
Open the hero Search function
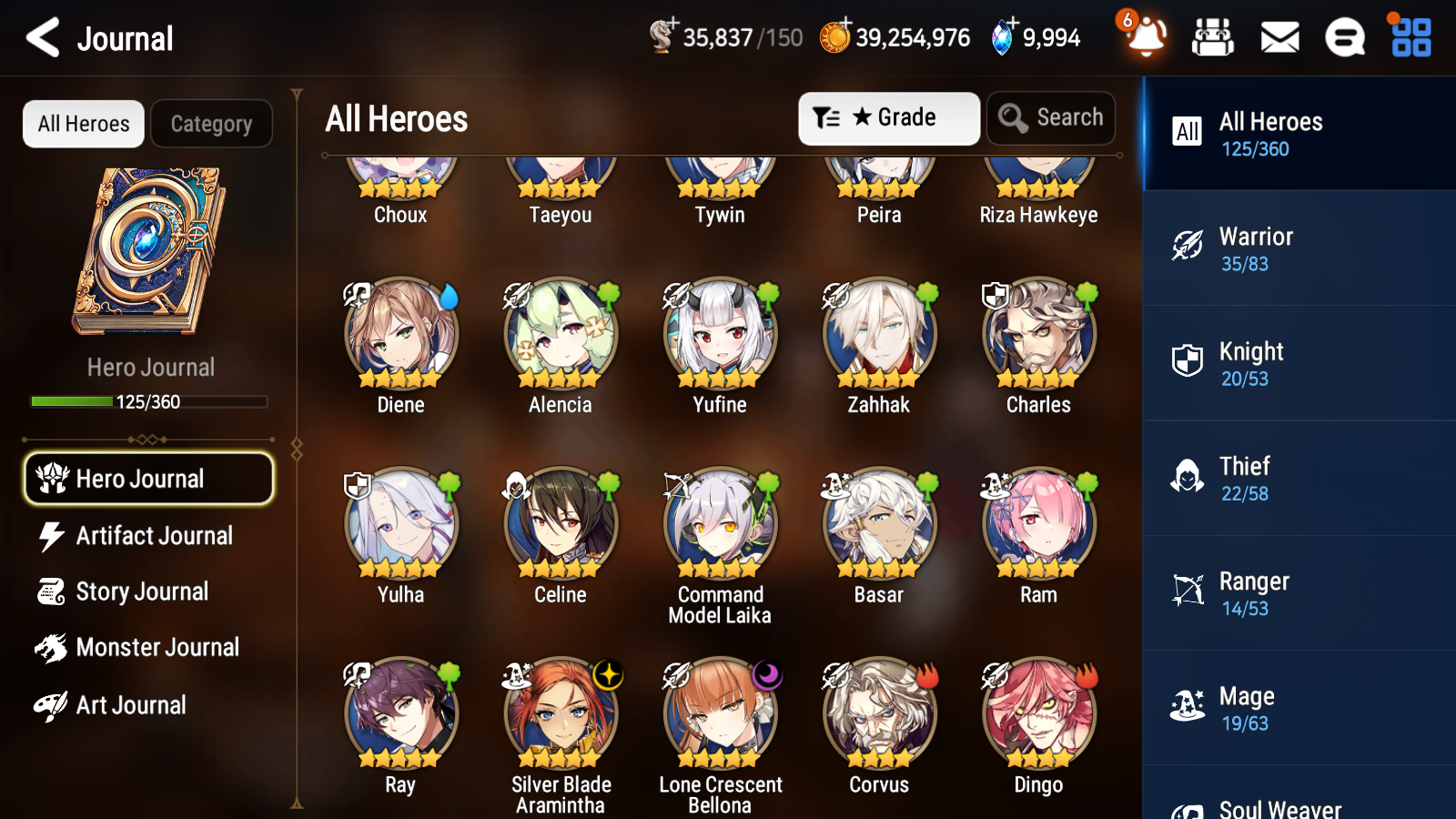tap(1051, 117)
